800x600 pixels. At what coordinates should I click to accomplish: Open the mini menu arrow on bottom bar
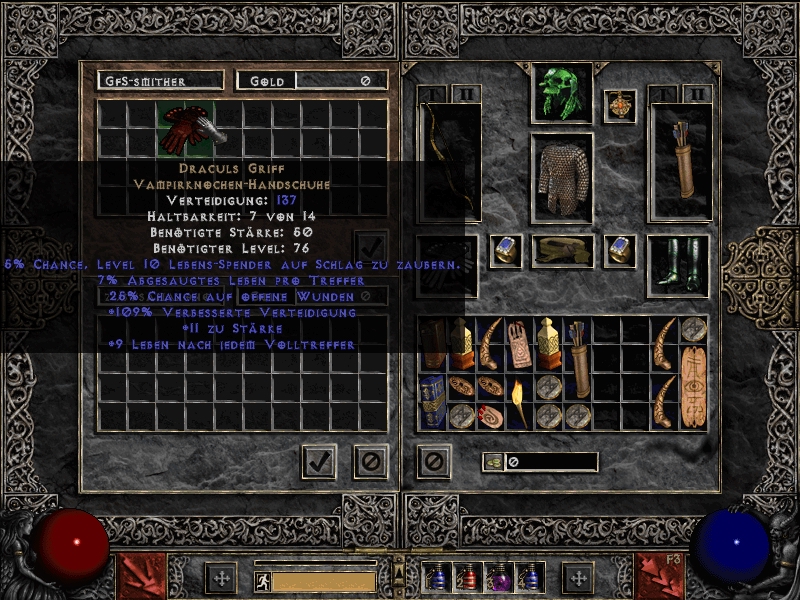tap(399, 570)
